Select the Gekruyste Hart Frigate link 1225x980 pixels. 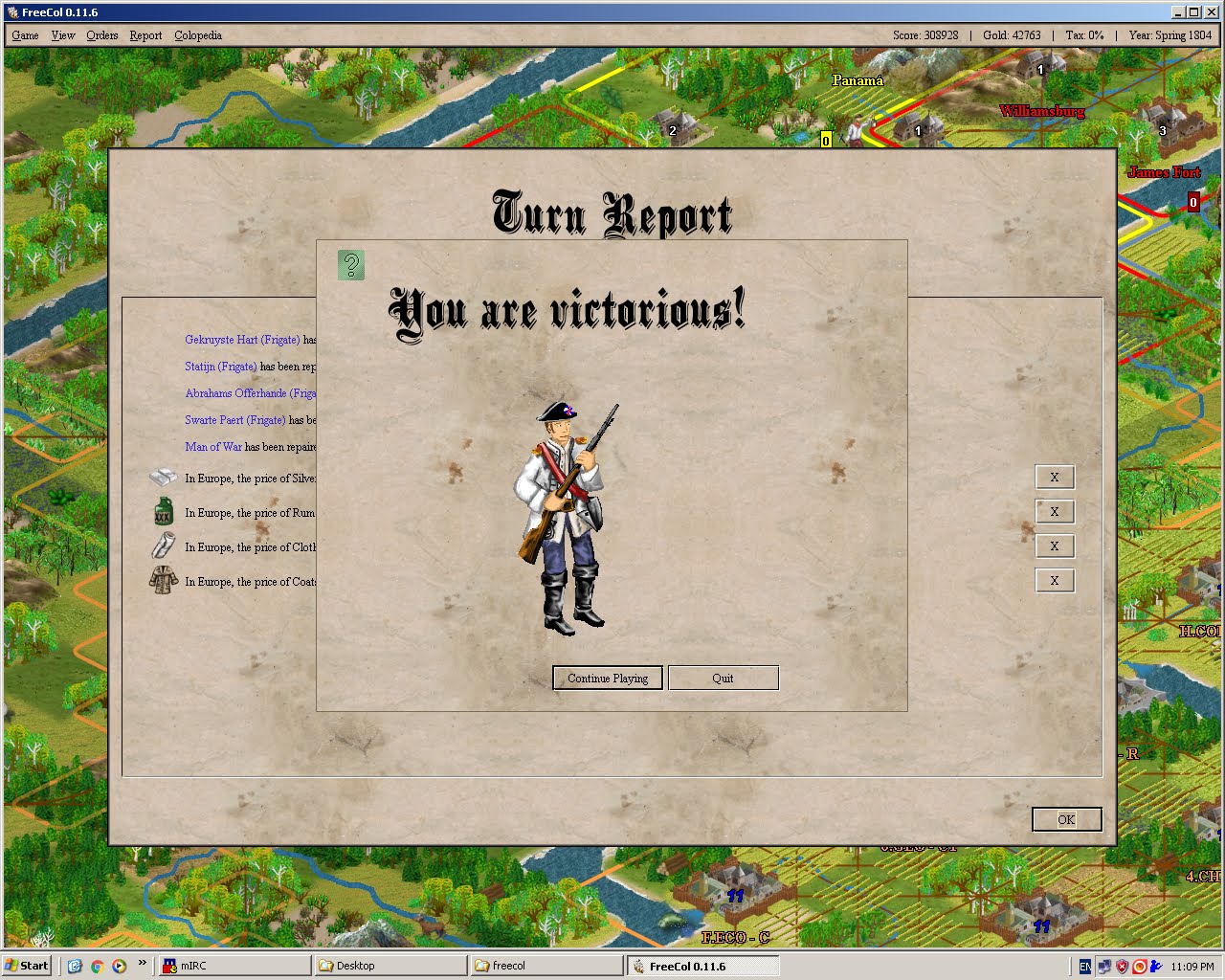[241, 340]
